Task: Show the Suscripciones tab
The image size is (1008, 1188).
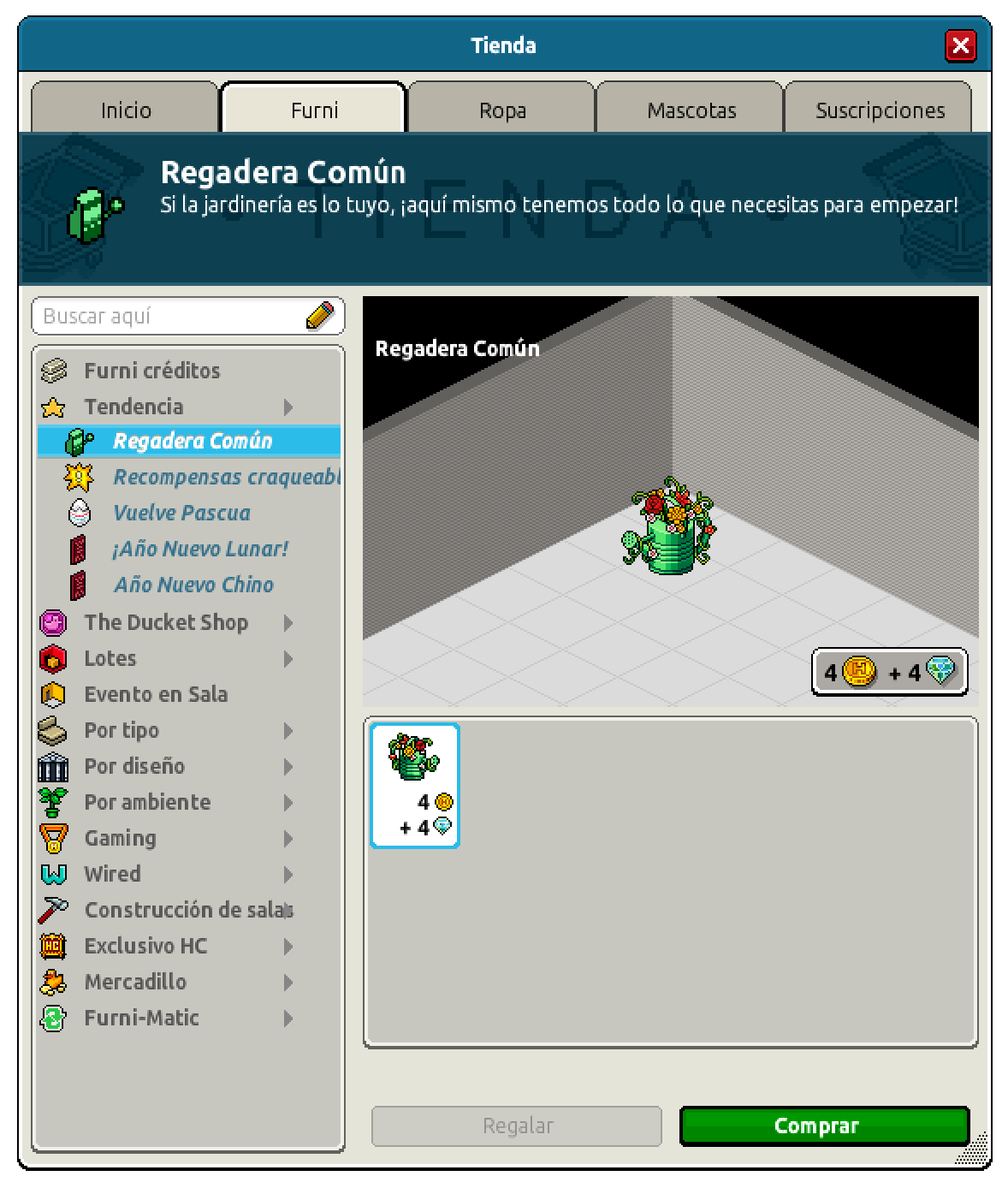Action: tap(880, 110)
